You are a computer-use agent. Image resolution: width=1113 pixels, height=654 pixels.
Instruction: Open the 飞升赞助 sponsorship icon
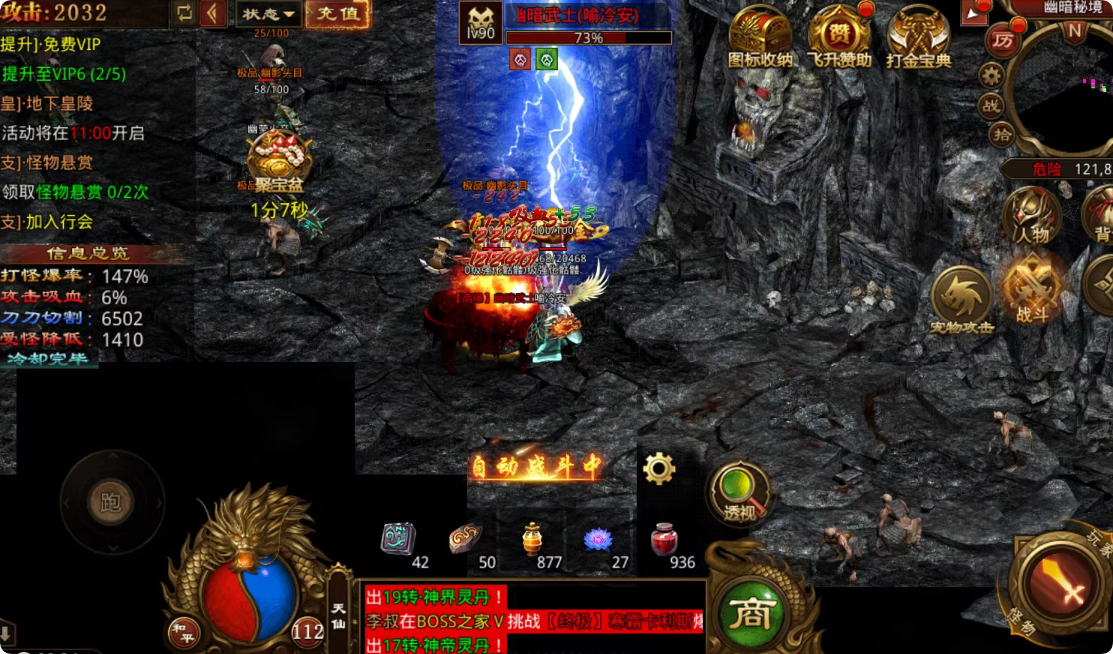[x=839, y=36]
